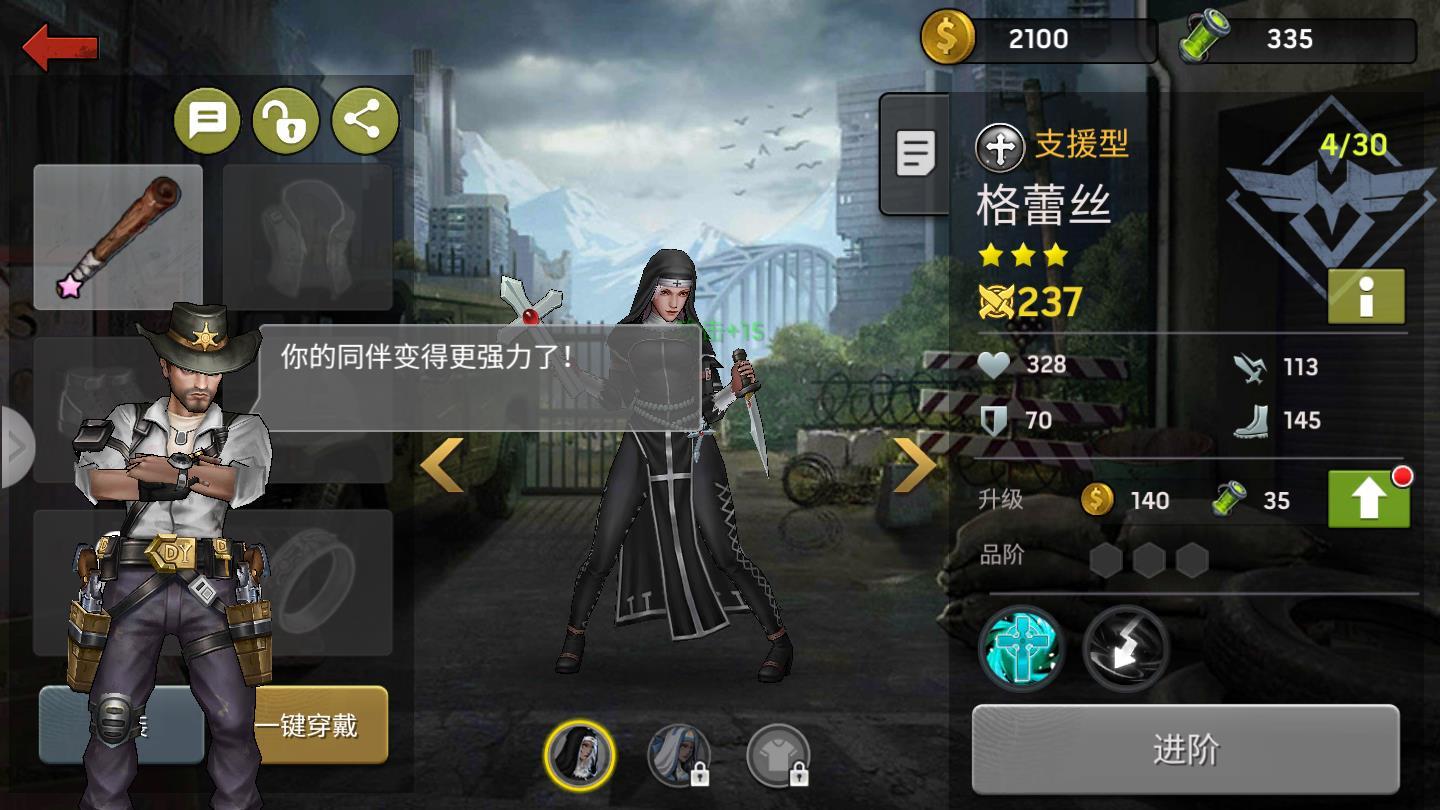Tap the chat bubble icon above equipment slots
The image size is (1440, 810).
[x=210, y=120]
